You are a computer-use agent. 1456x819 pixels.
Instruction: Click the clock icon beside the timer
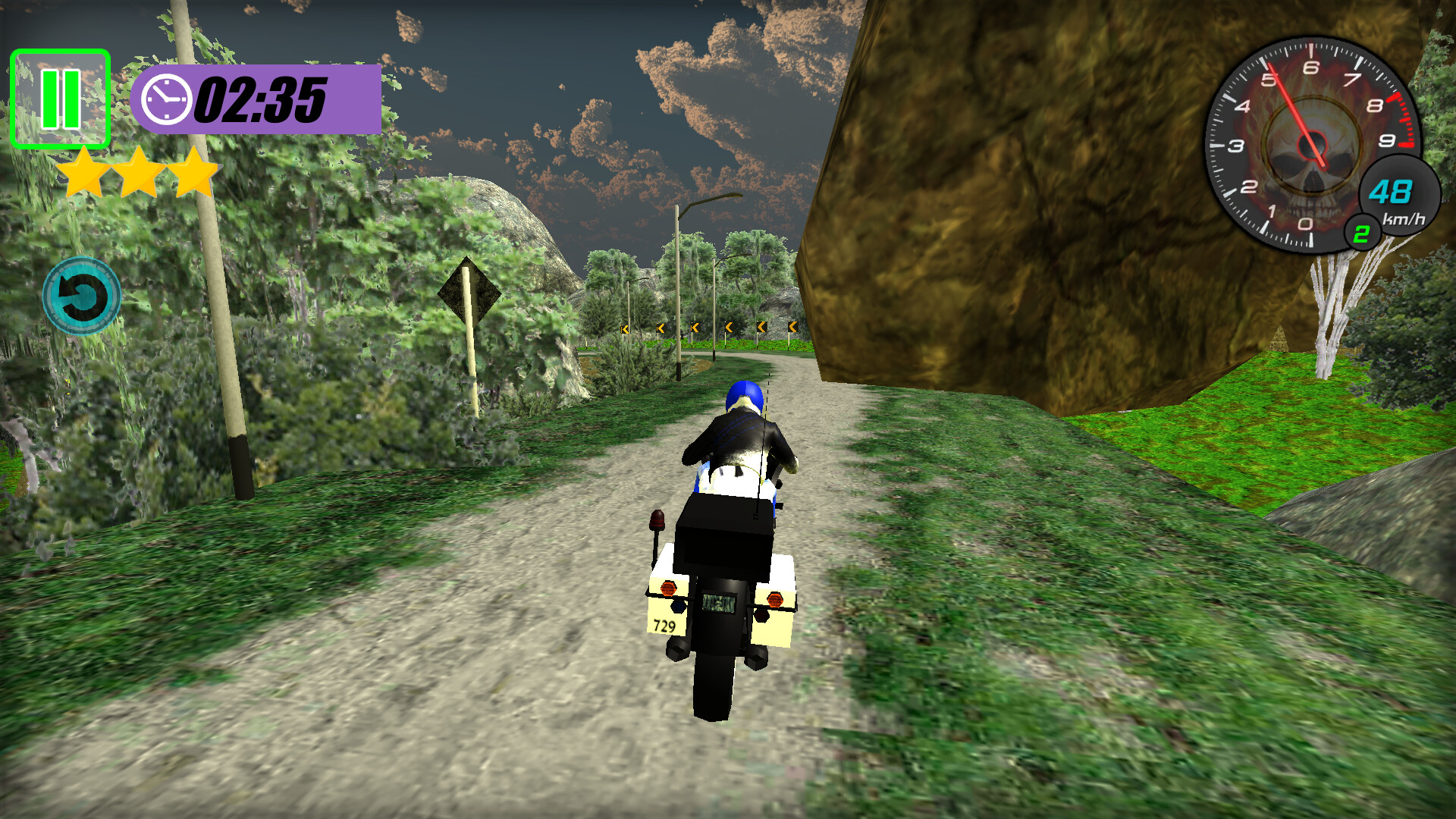point(166,99)
